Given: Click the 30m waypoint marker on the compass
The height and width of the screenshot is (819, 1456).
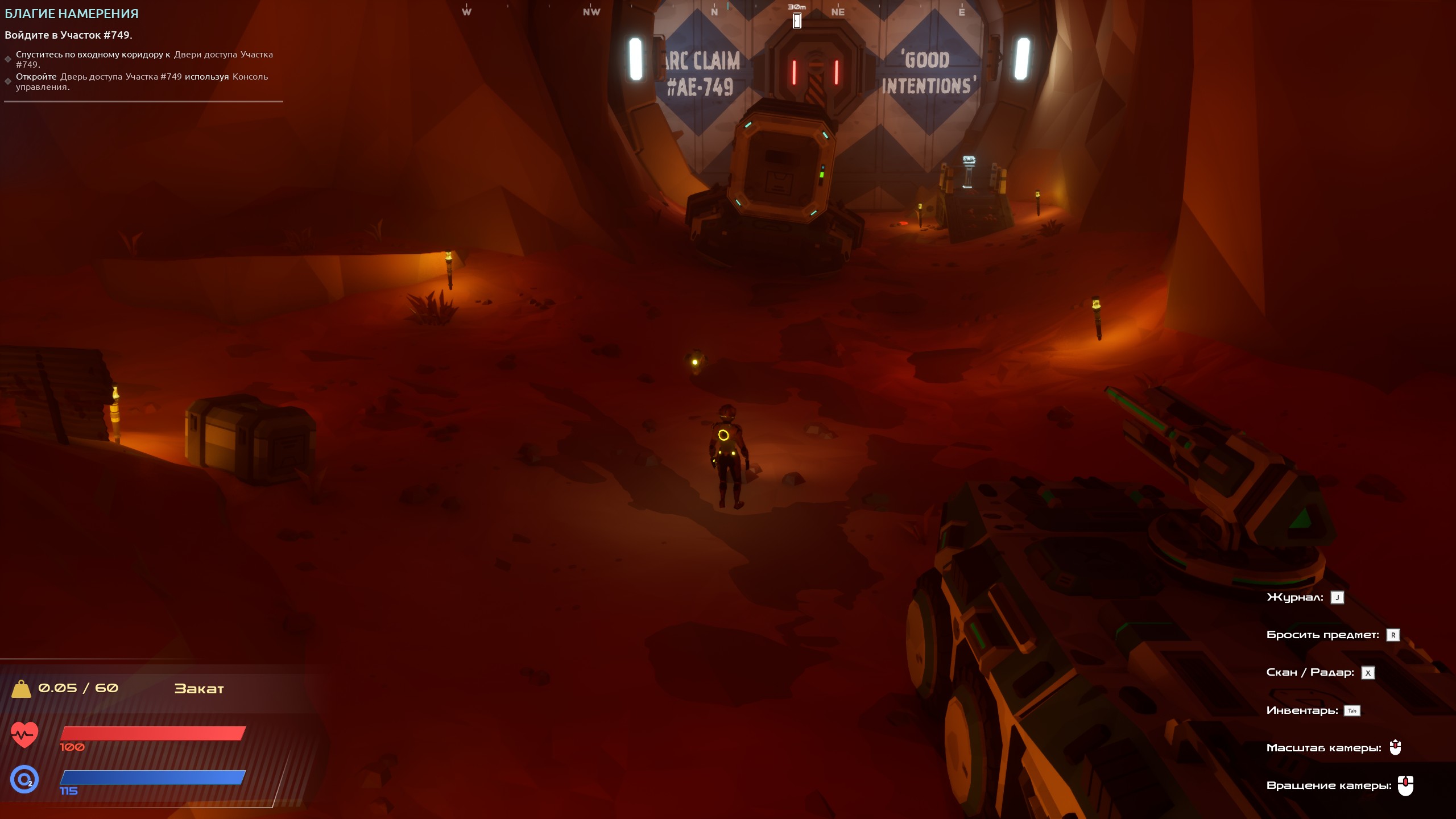Looking at the screenshot, I should point(797,20).
